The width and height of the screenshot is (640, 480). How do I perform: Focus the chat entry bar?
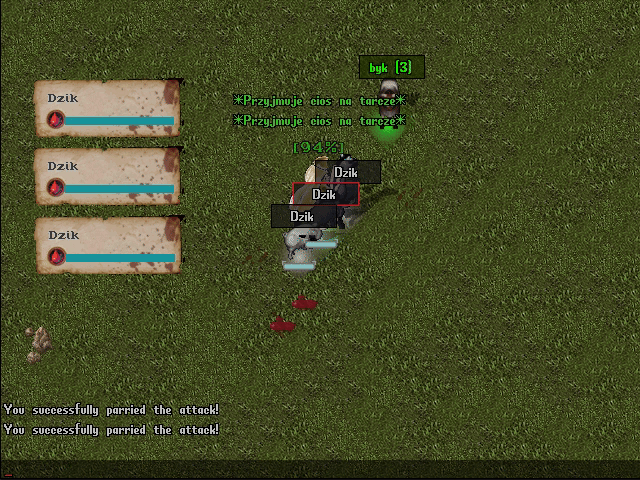point(320,469)
